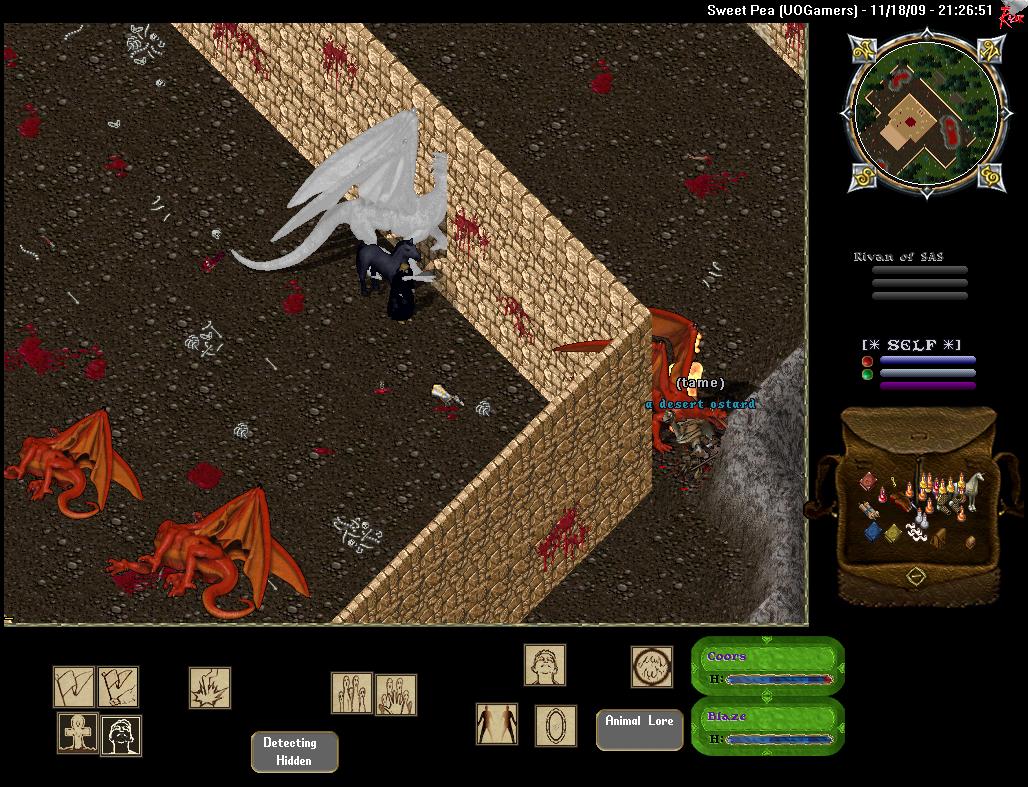Activate the round swirl circle spell icon
Image resolution: width=1028 pixels, height=787 pixels.
651,666
